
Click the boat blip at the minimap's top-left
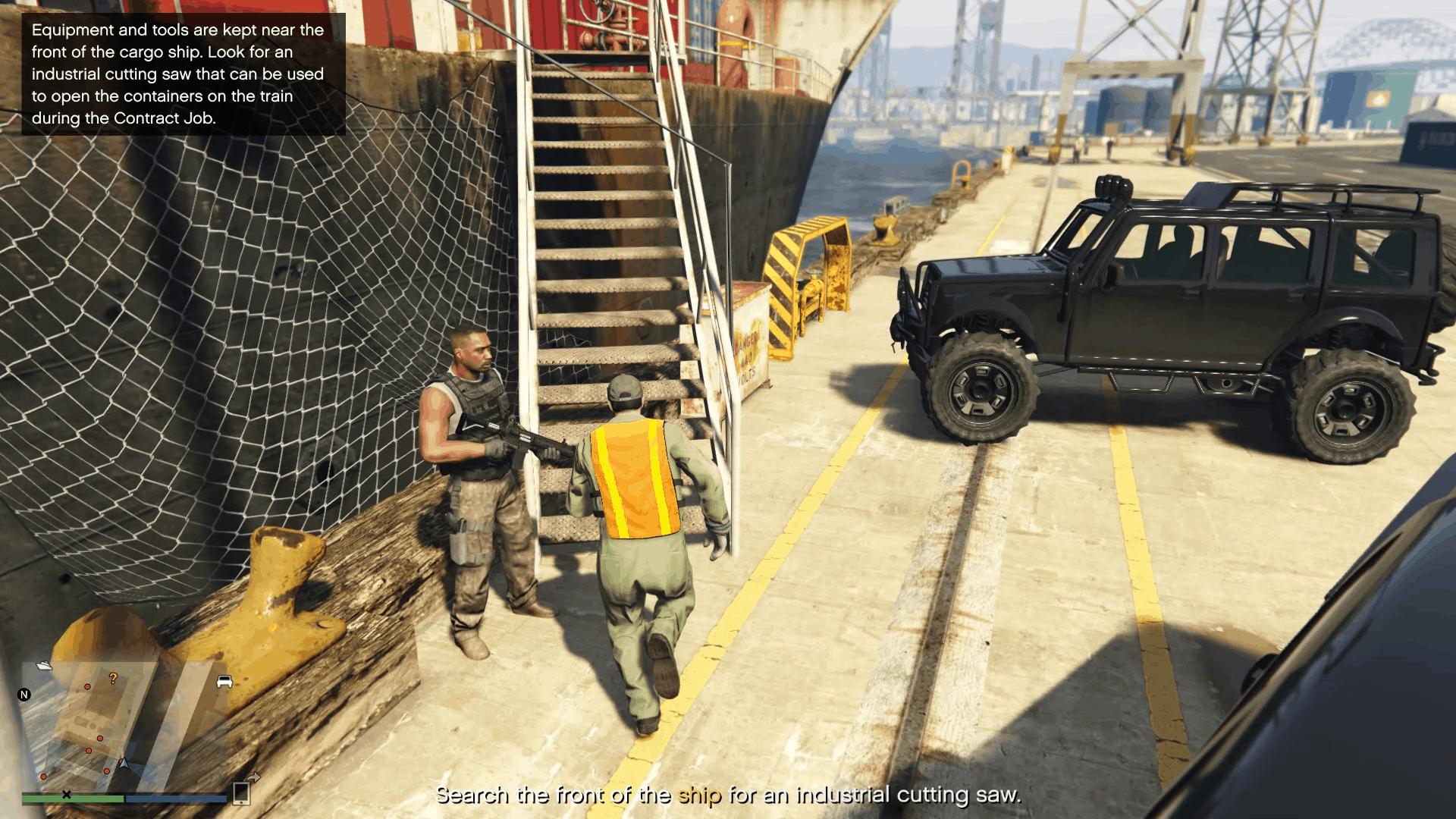[x=44, y=667]
